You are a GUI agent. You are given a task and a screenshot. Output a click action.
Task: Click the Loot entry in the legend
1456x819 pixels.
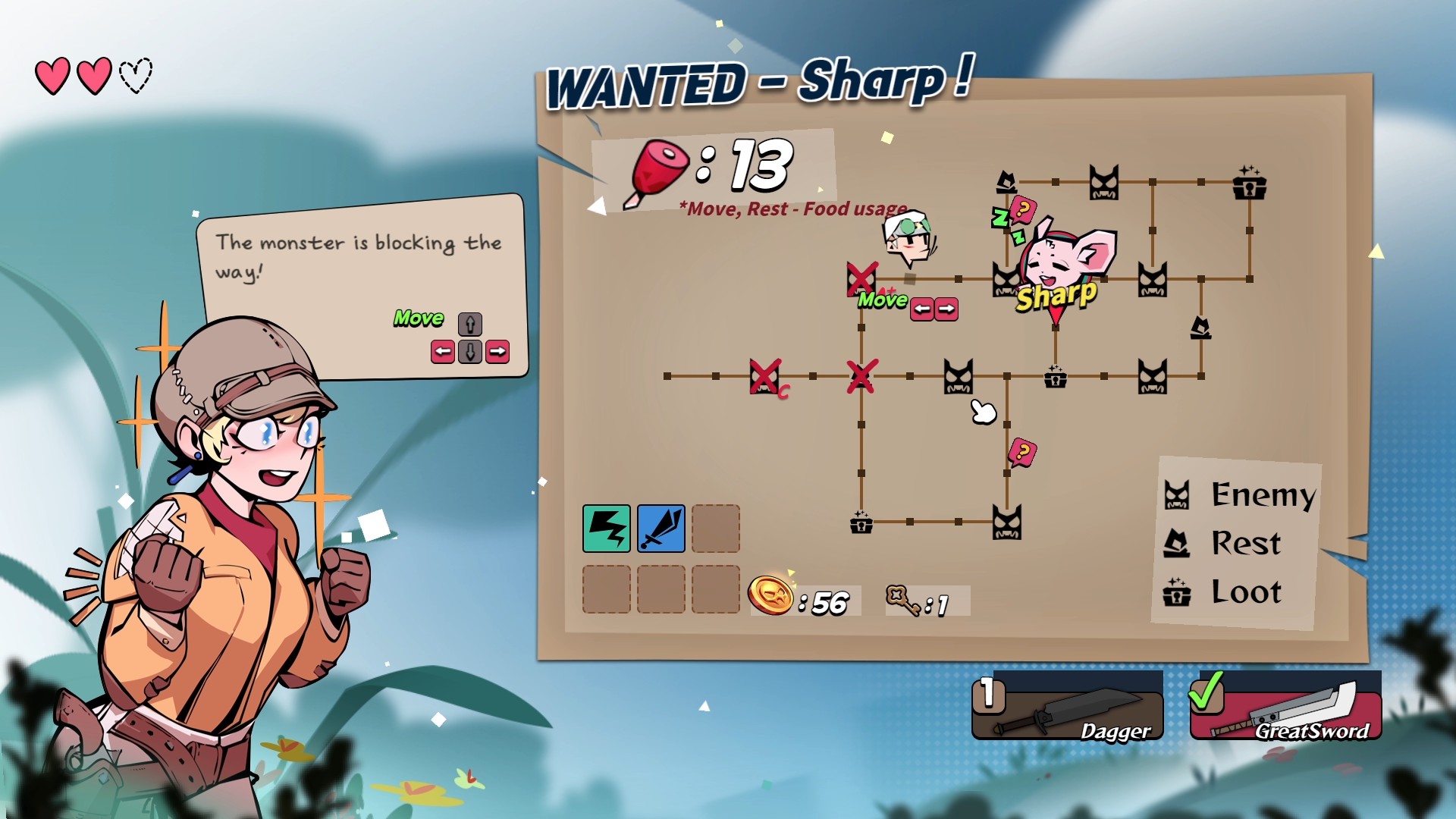tap(1223, 592)
